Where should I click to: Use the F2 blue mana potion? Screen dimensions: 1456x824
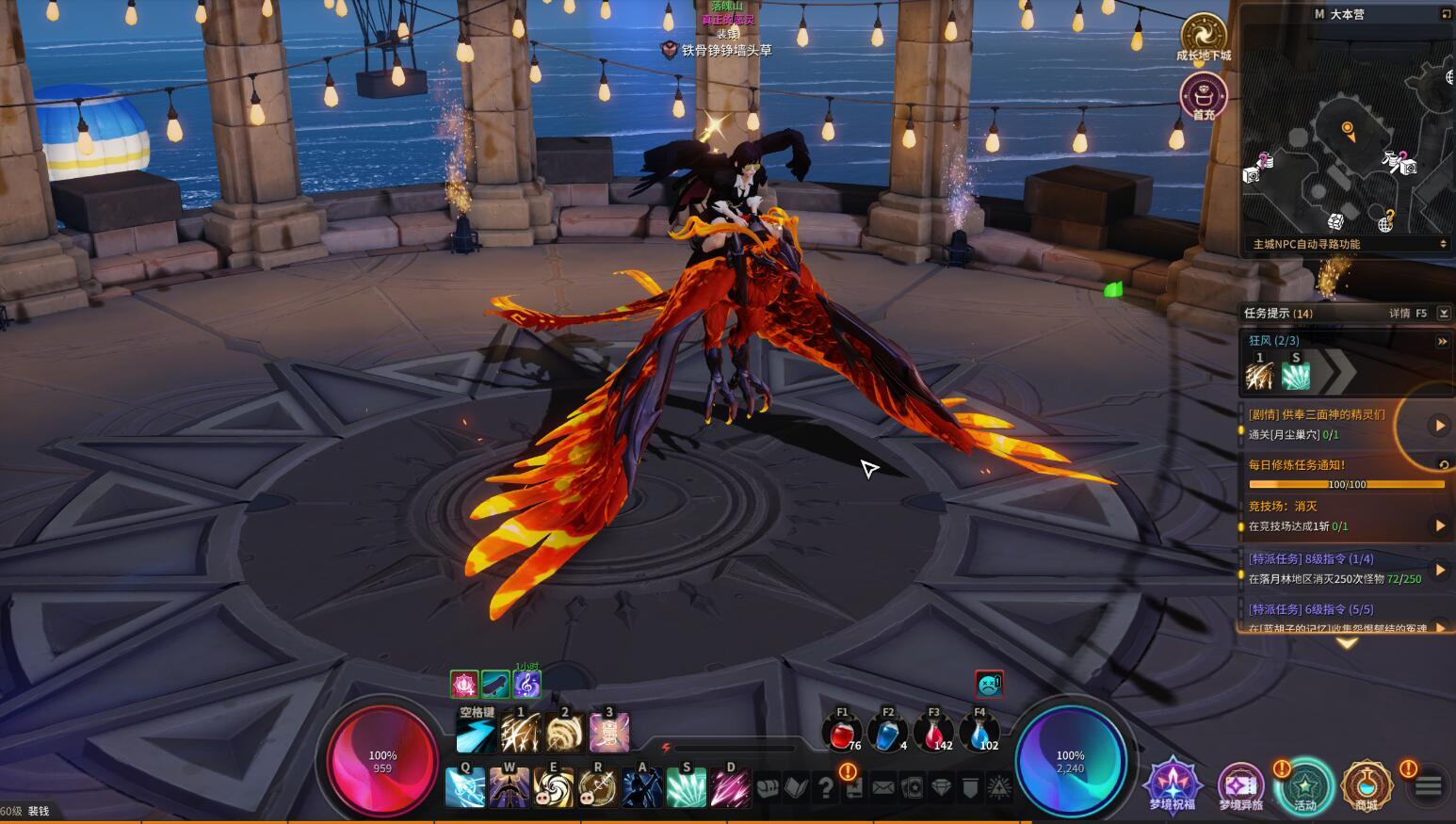tap(887, 733)
